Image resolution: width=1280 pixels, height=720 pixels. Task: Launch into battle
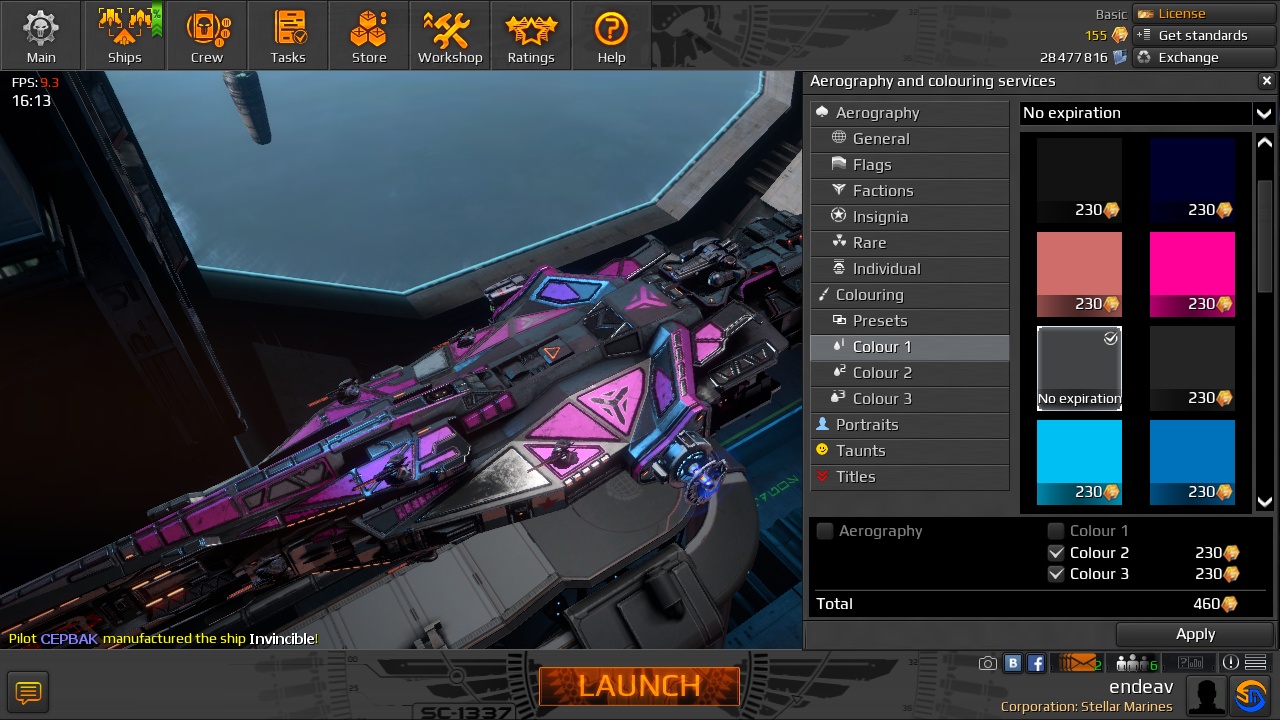pyautogui.click(x=639, y=686)
